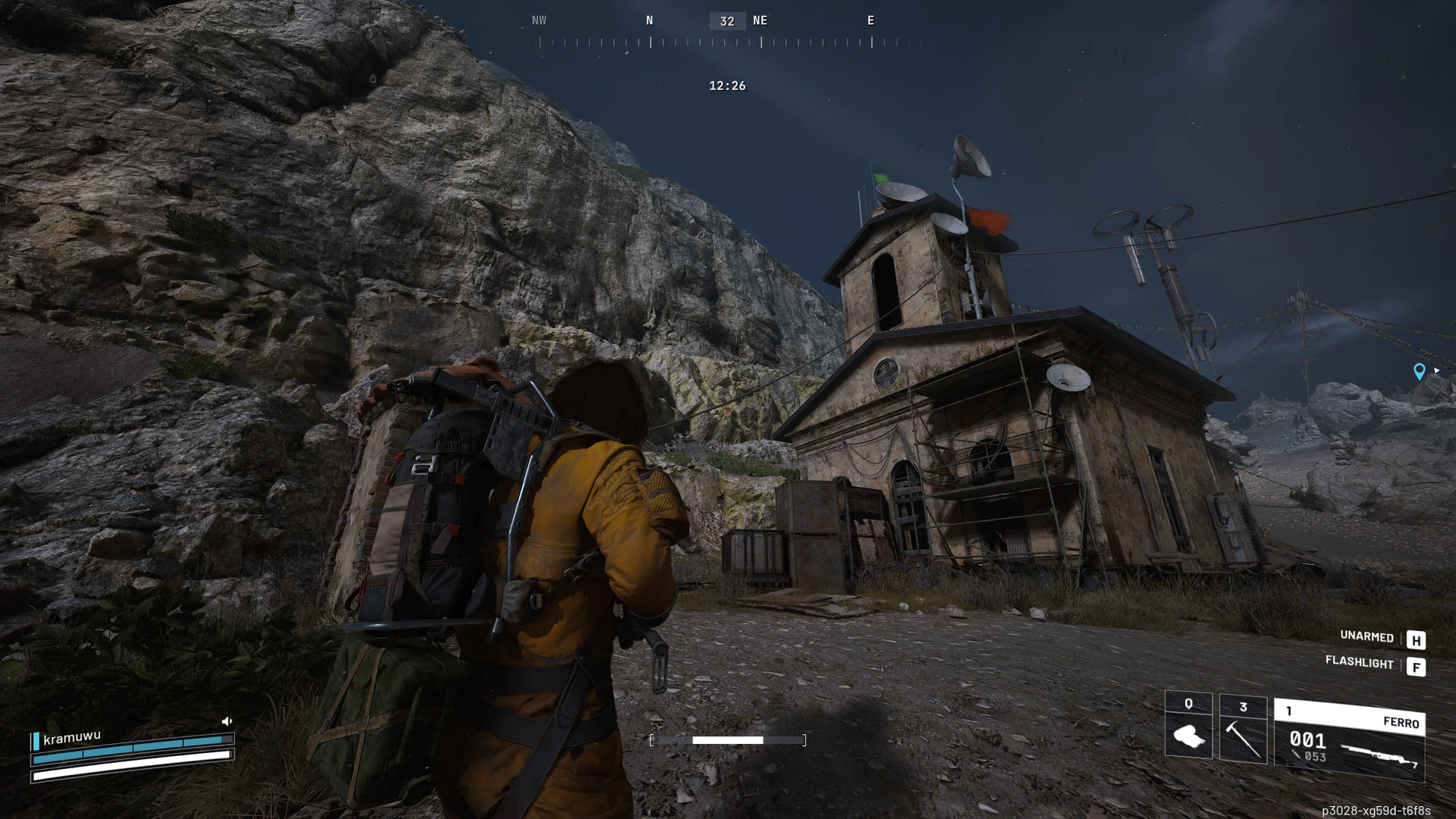Select the pickaxe tool slot
The width and height of the screenshot is (1456, 819).
[x=1242, y=730]
